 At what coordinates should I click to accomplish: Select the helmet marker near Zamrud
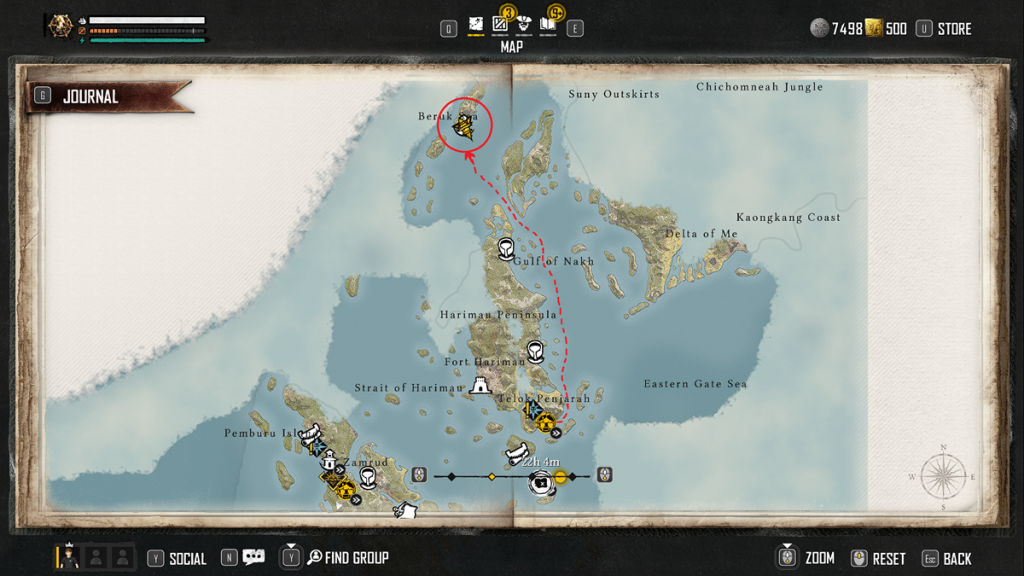368,478
